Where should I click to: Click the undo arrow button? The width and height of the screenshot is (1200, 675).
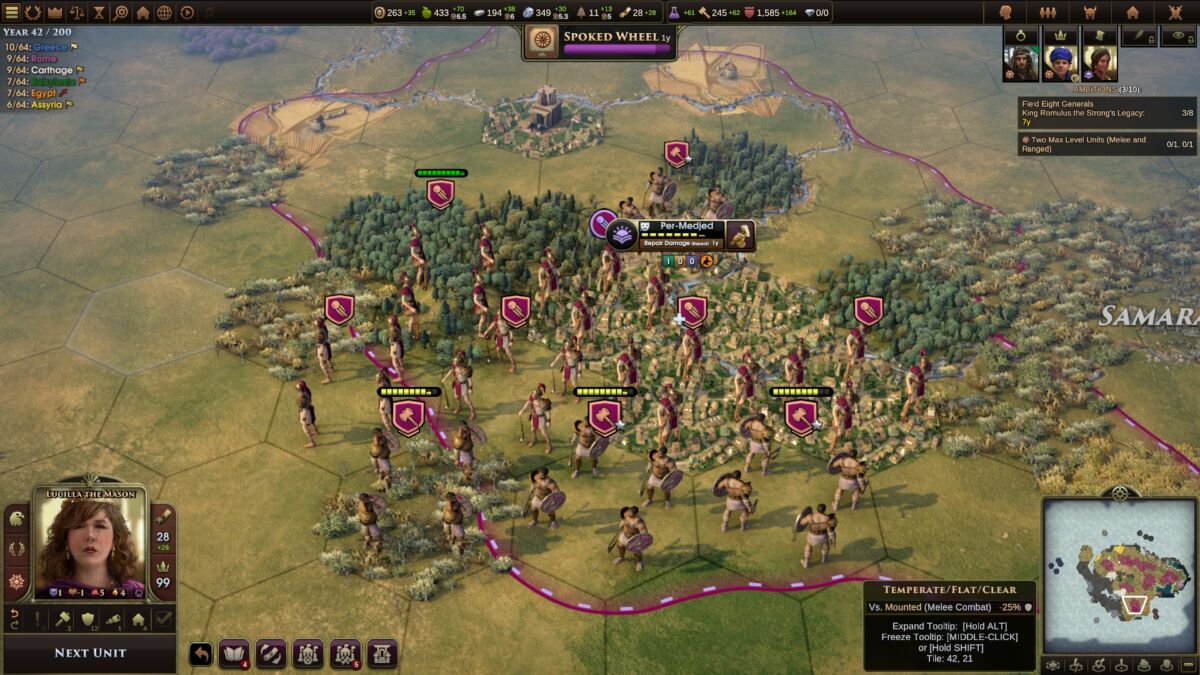click(x=201, y=653)
